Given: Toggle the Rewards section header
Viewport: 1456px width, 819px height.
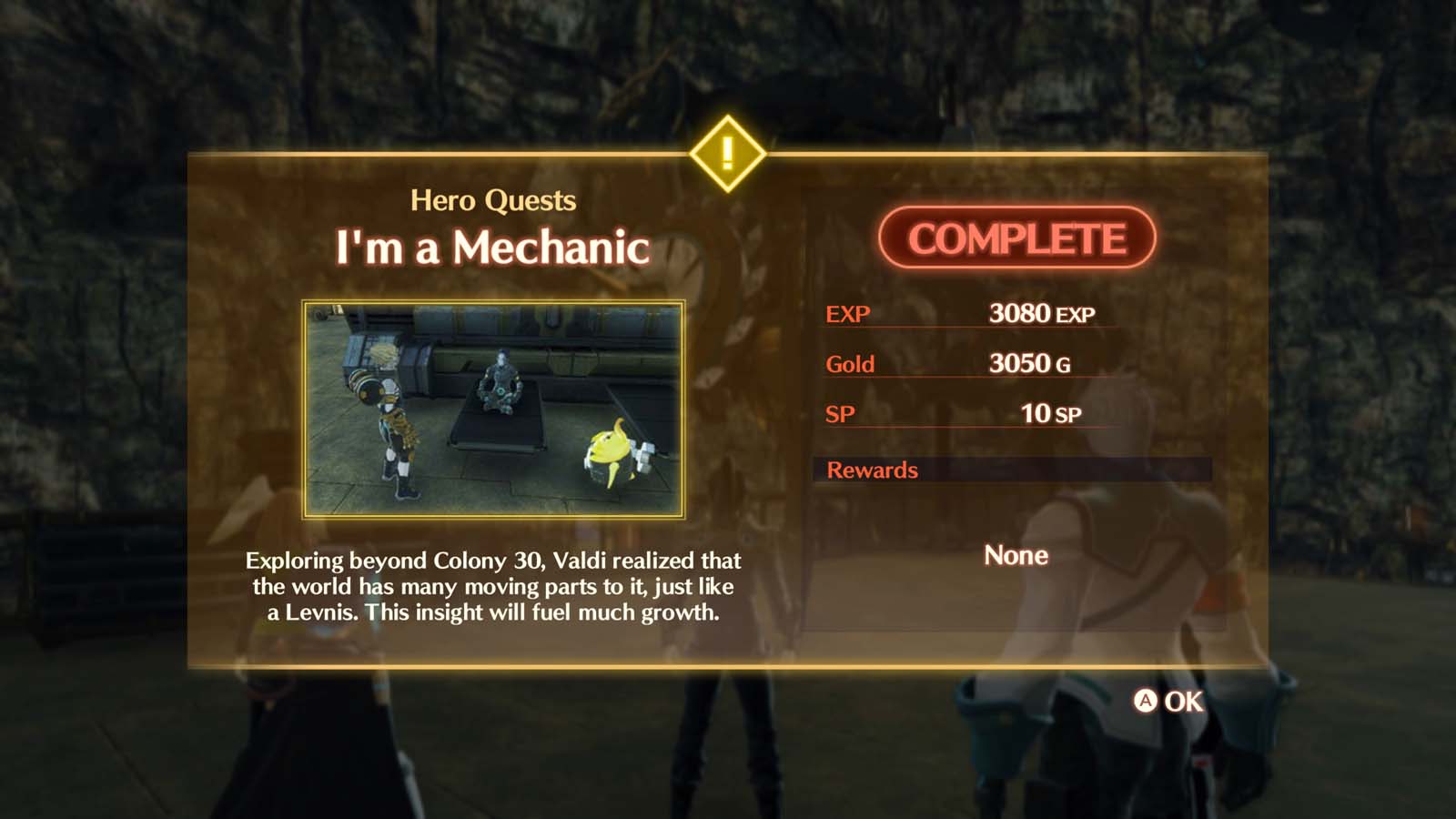Looking at the screenshot, I should [871, 470].
